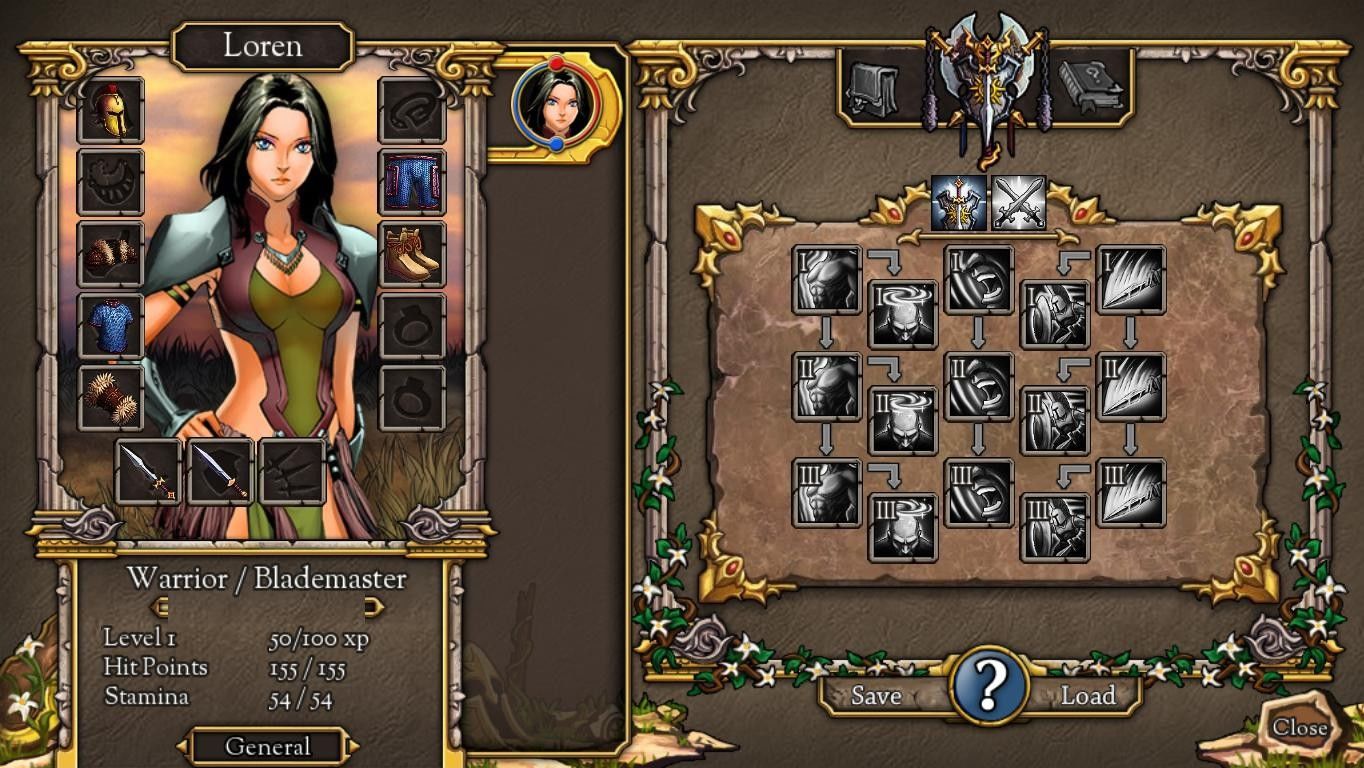The image size is (1364, 768).
Task: Select the spiked fur gloves slot
Action: 111,398
